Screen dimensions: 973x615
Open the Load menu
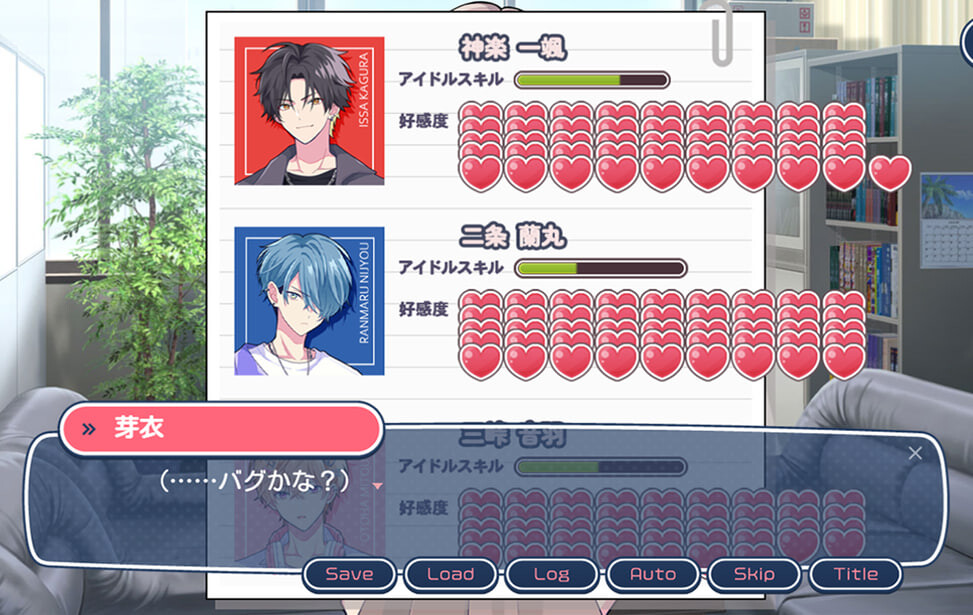(450, 574)
